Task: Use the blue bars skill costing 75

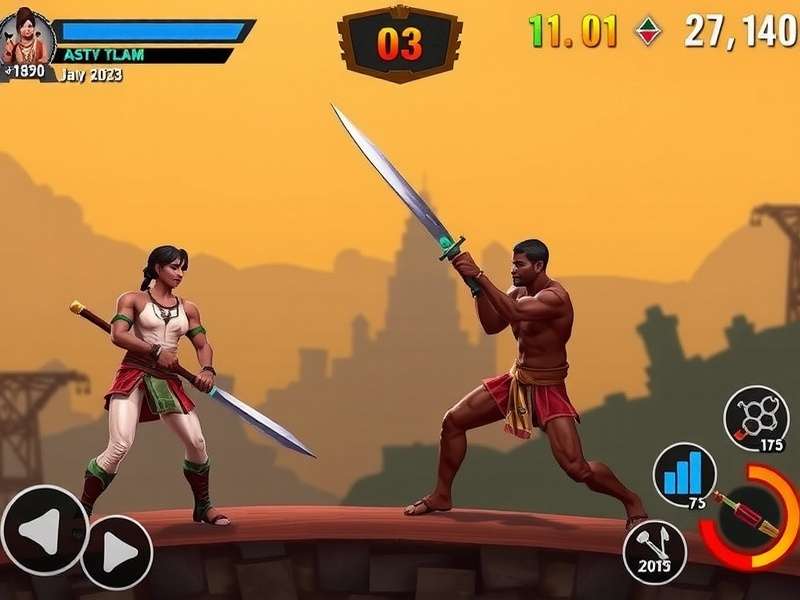Action: click(685, 474)
